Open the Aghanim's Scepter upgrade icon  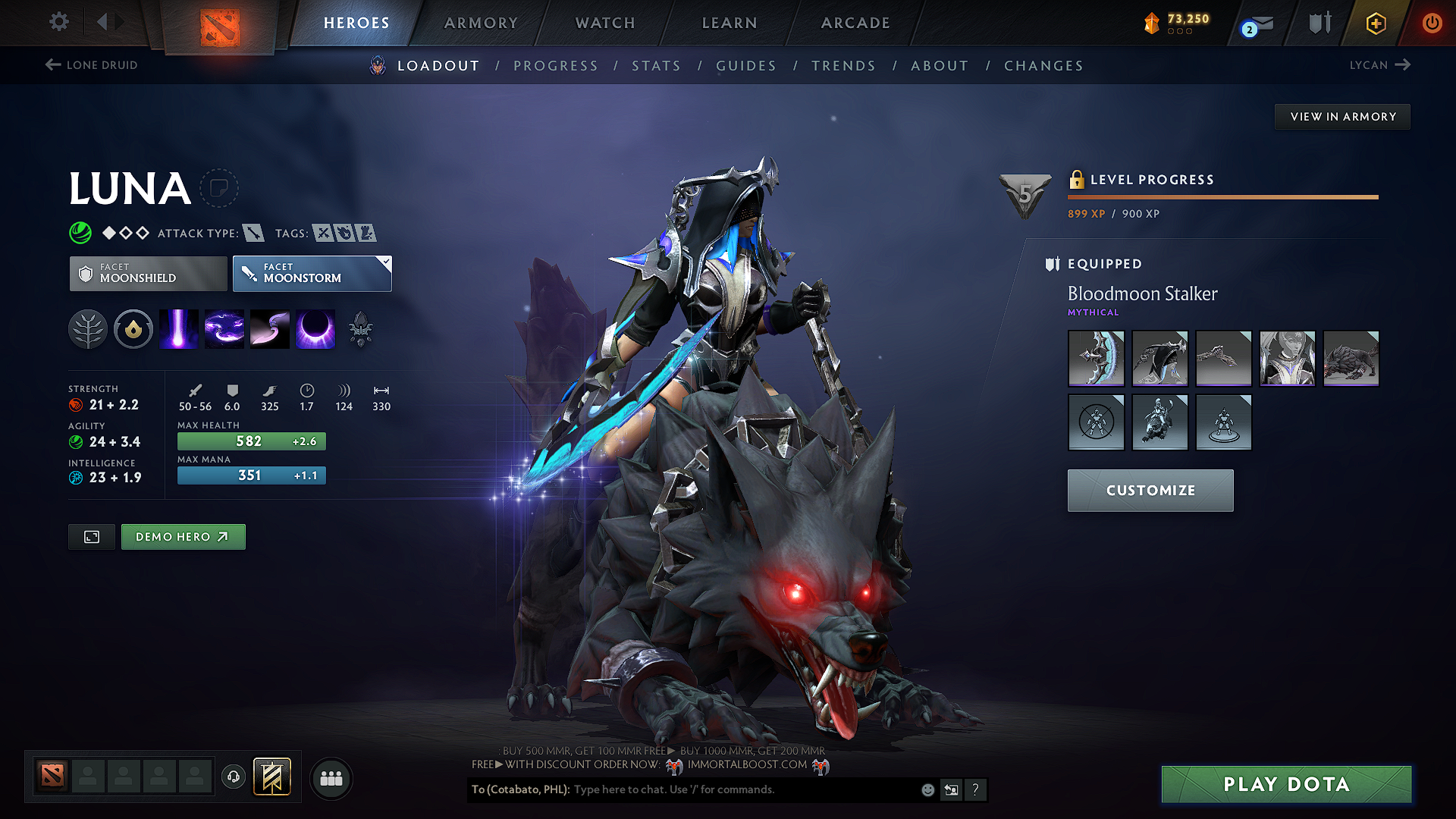pyautogui.click(x=361, y=328)
